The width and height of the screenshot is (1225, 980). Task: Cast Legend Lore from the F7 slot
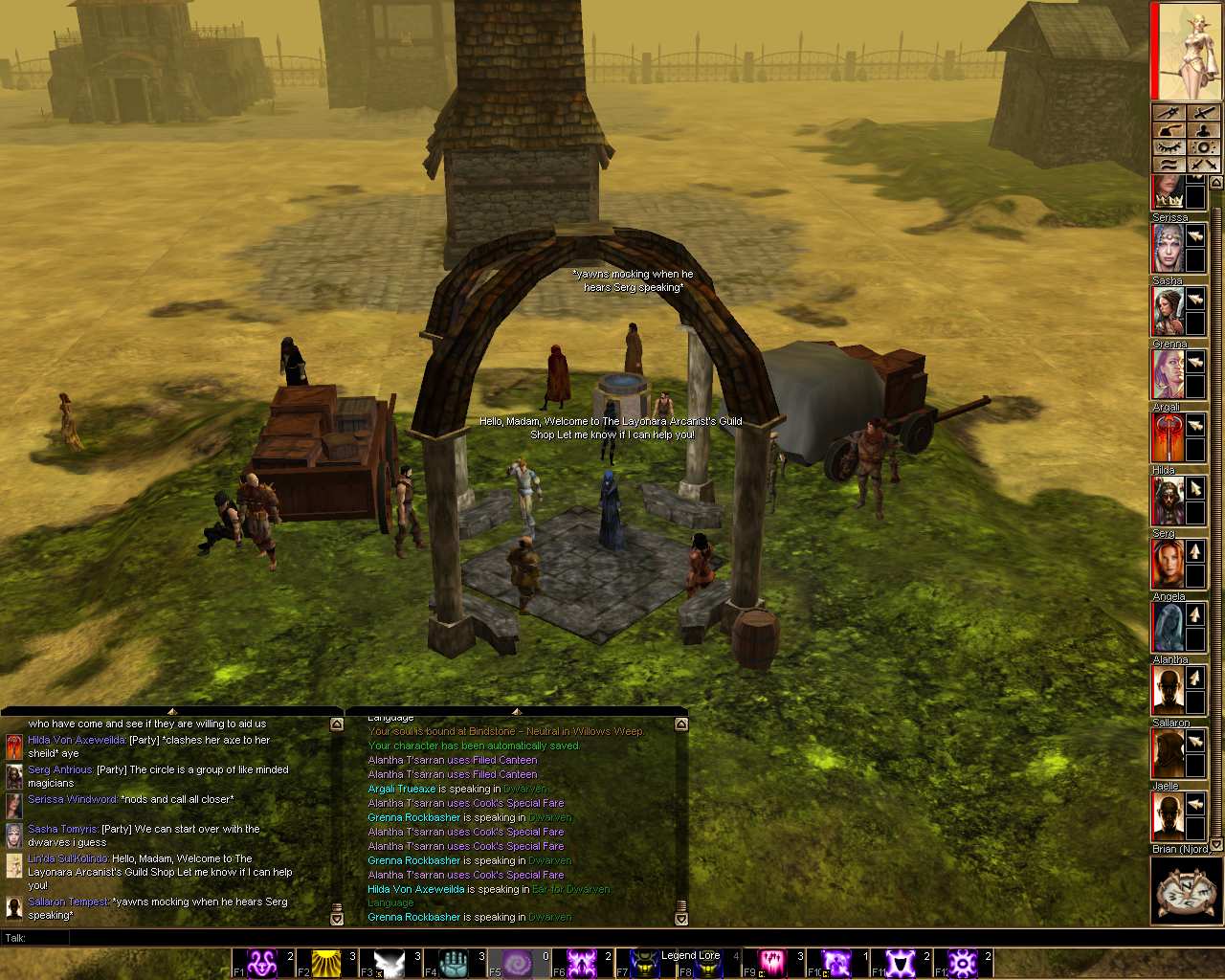click(646, 963)
